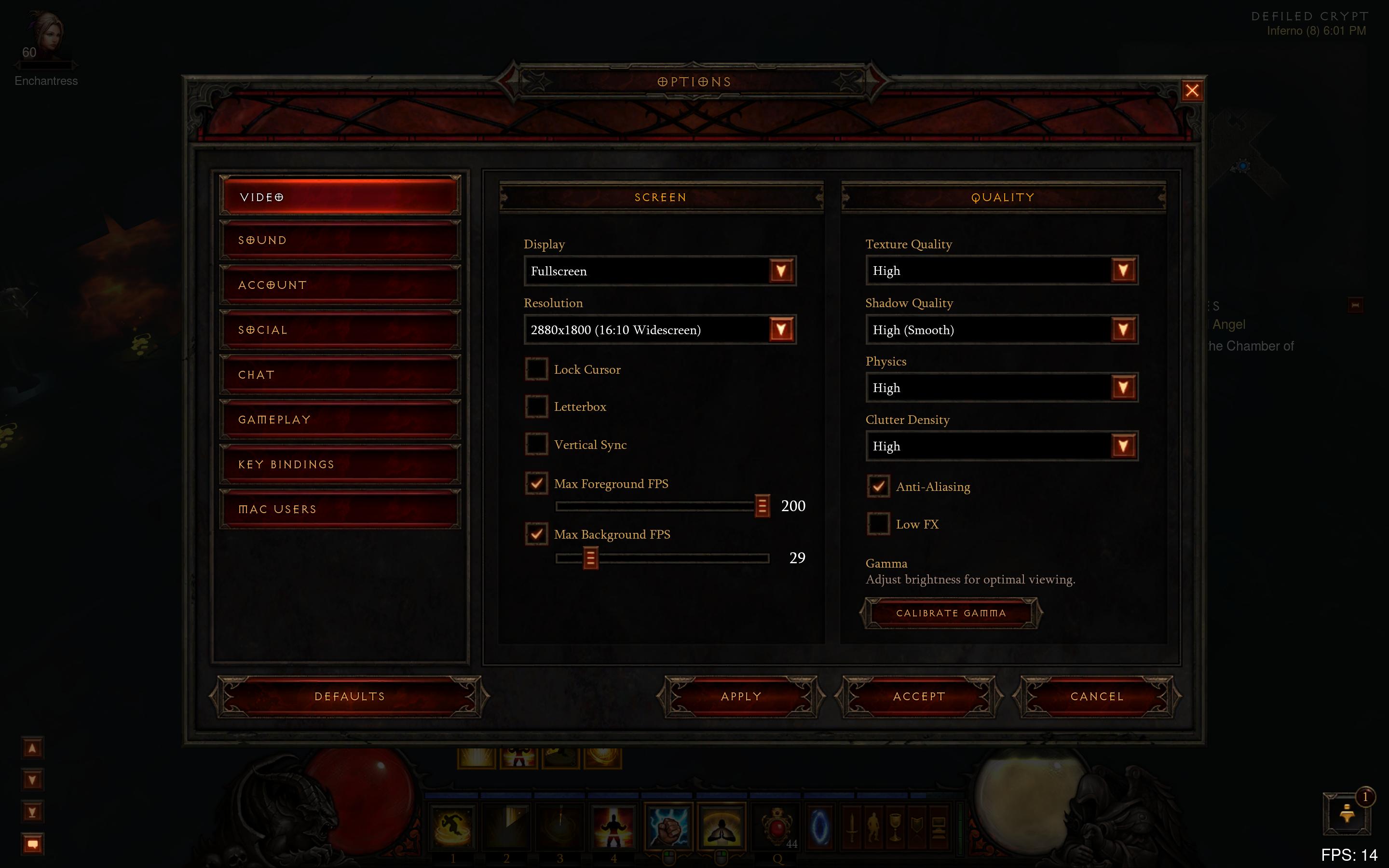The image size is (1389, 868).
Task: Expand the Resolution dropdown
Action: (x=781, y=330)
